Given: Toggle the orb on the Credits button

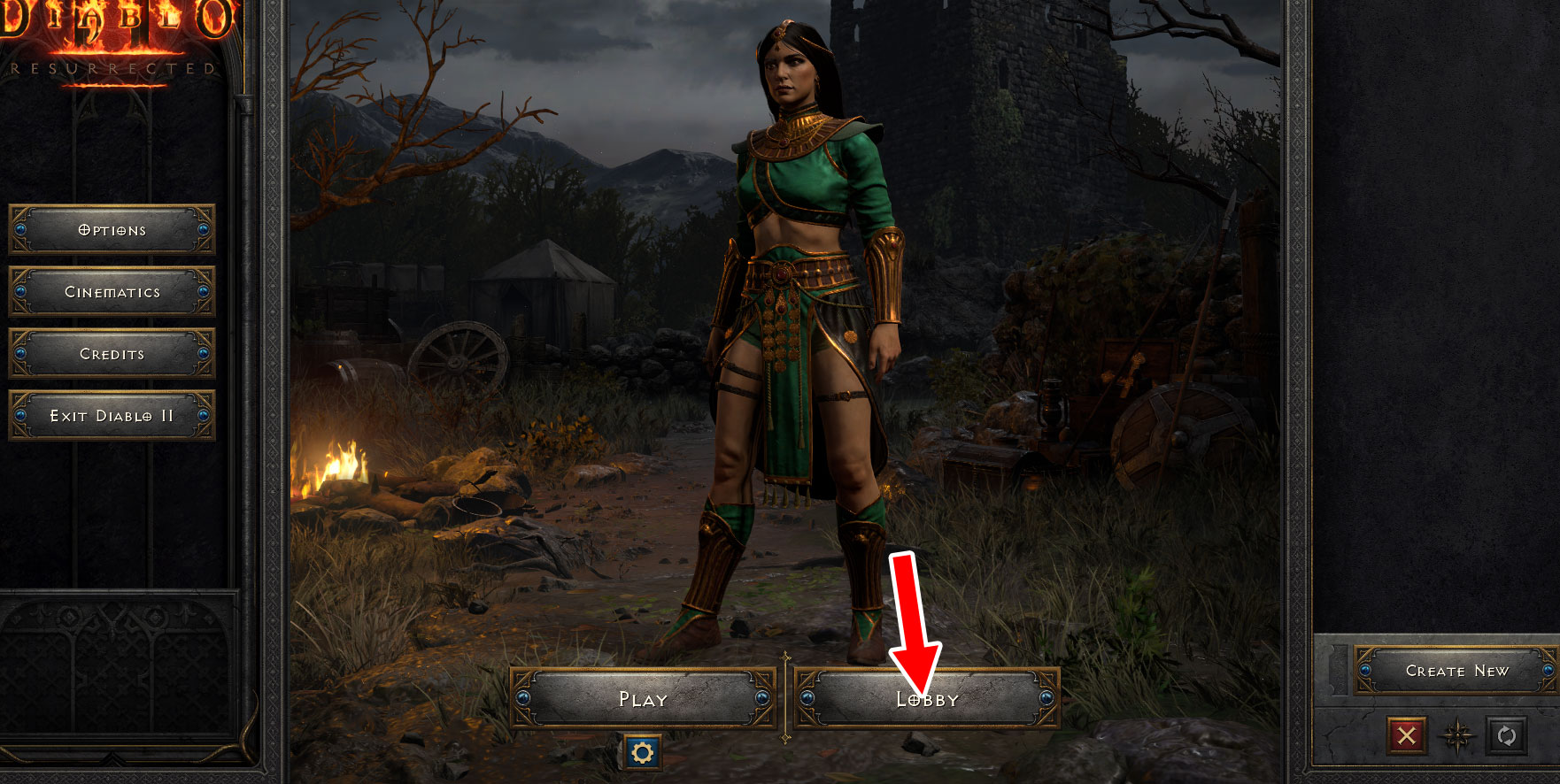Looking at the screenshot, I should tap(19, 353).
